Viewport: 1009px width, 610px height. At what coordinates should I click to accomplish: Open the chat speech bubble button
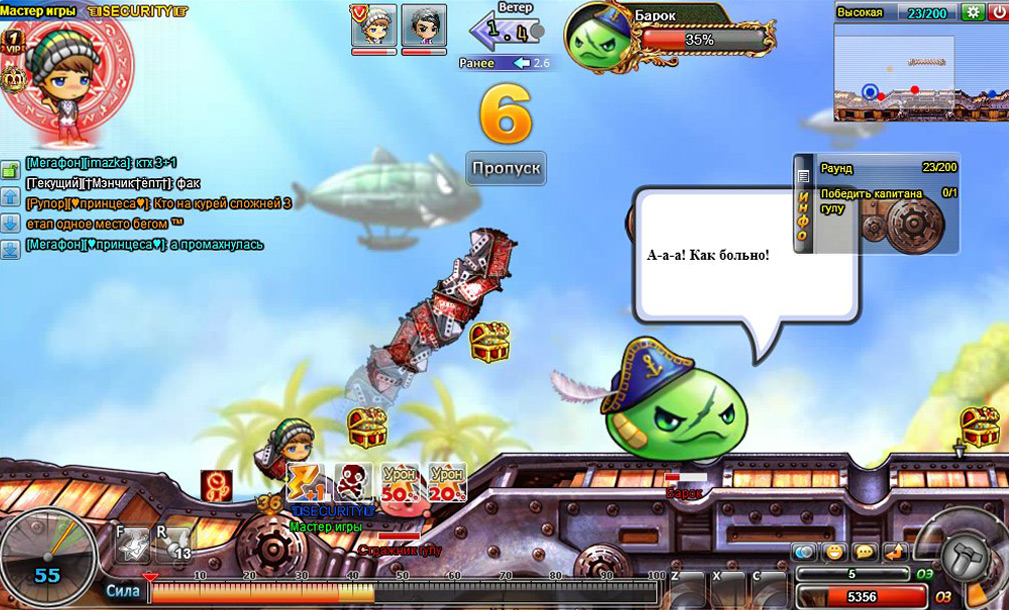click(x=864, y=552)
